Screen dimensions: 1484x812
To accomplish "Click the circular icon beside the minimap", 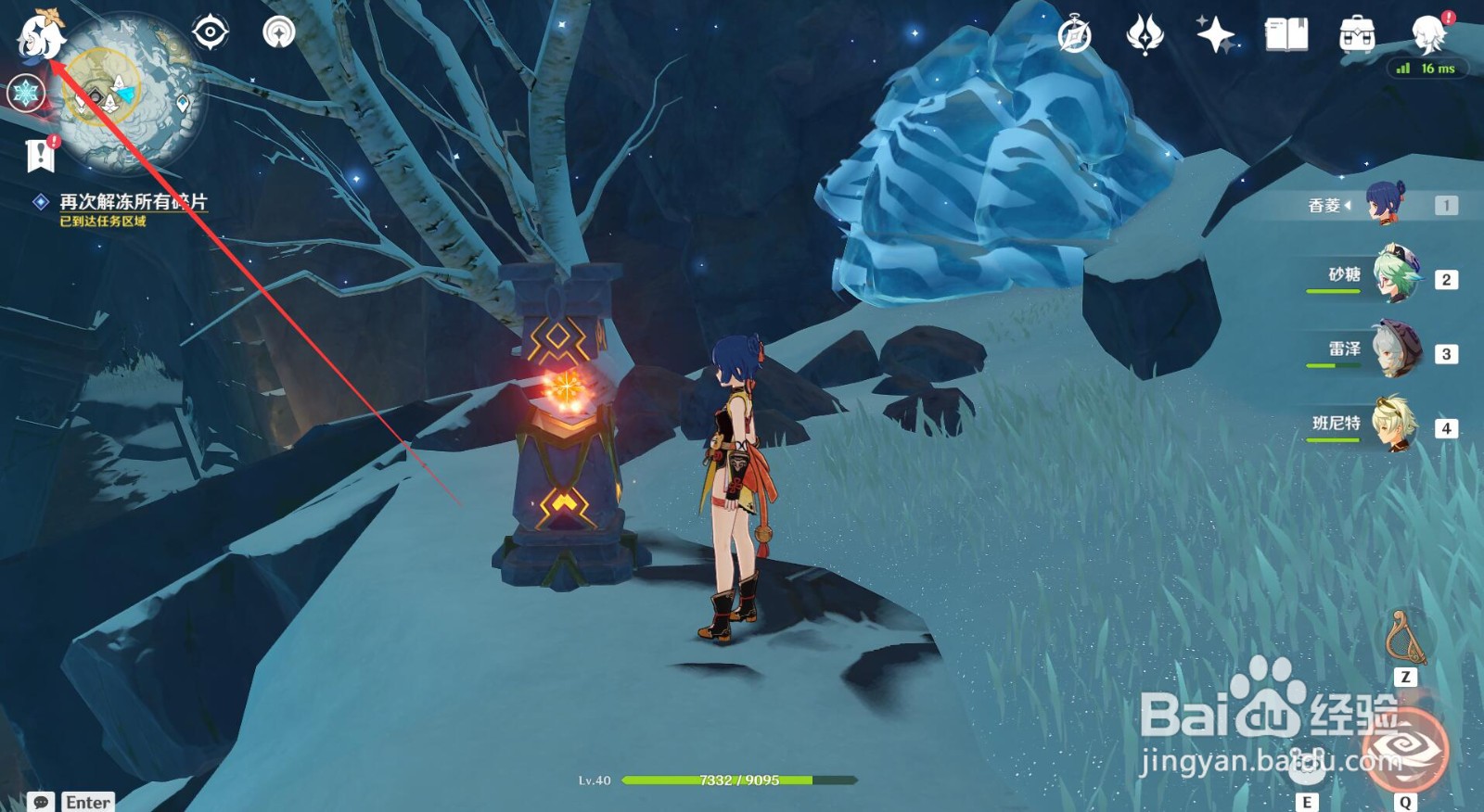I will (x=278, y=33).
